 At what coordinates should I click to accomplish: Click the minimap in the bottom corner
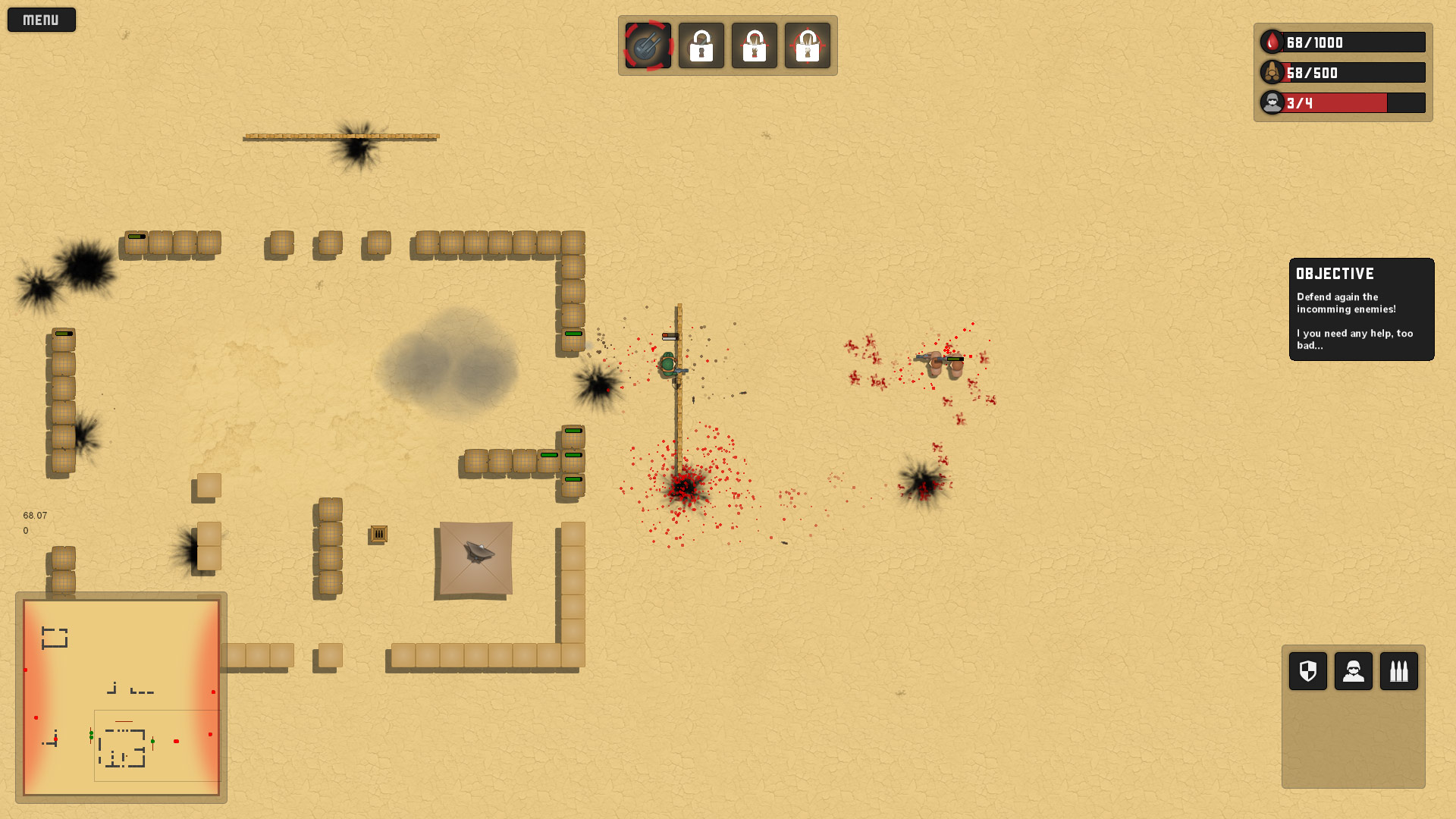point(121,696)
